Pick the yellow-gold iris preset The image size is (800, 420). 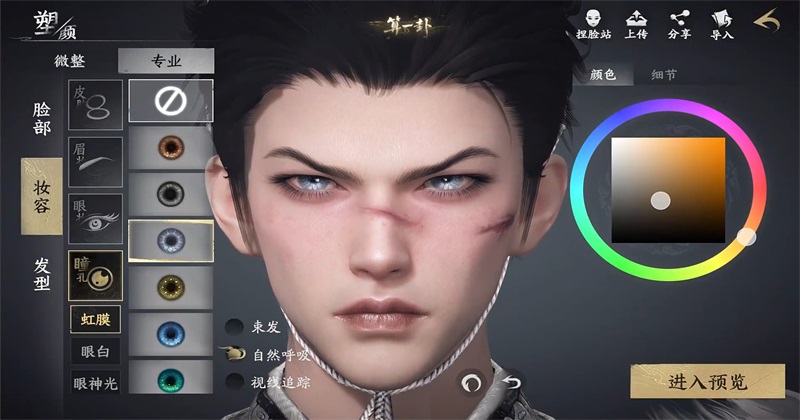click(x=170, y=288)
